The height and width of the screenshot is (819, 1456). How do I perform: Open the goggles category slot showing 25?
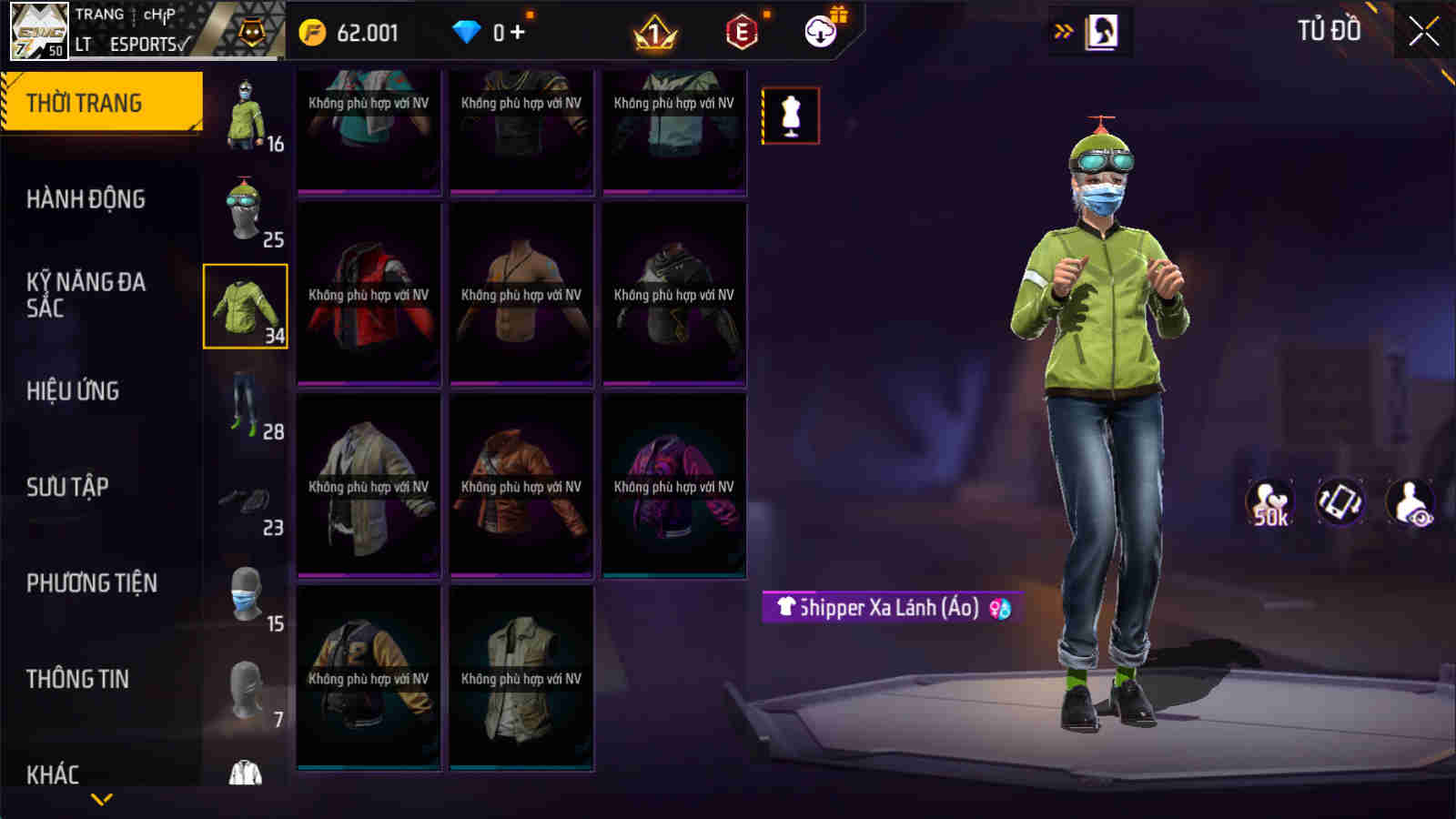coord(246,207)
